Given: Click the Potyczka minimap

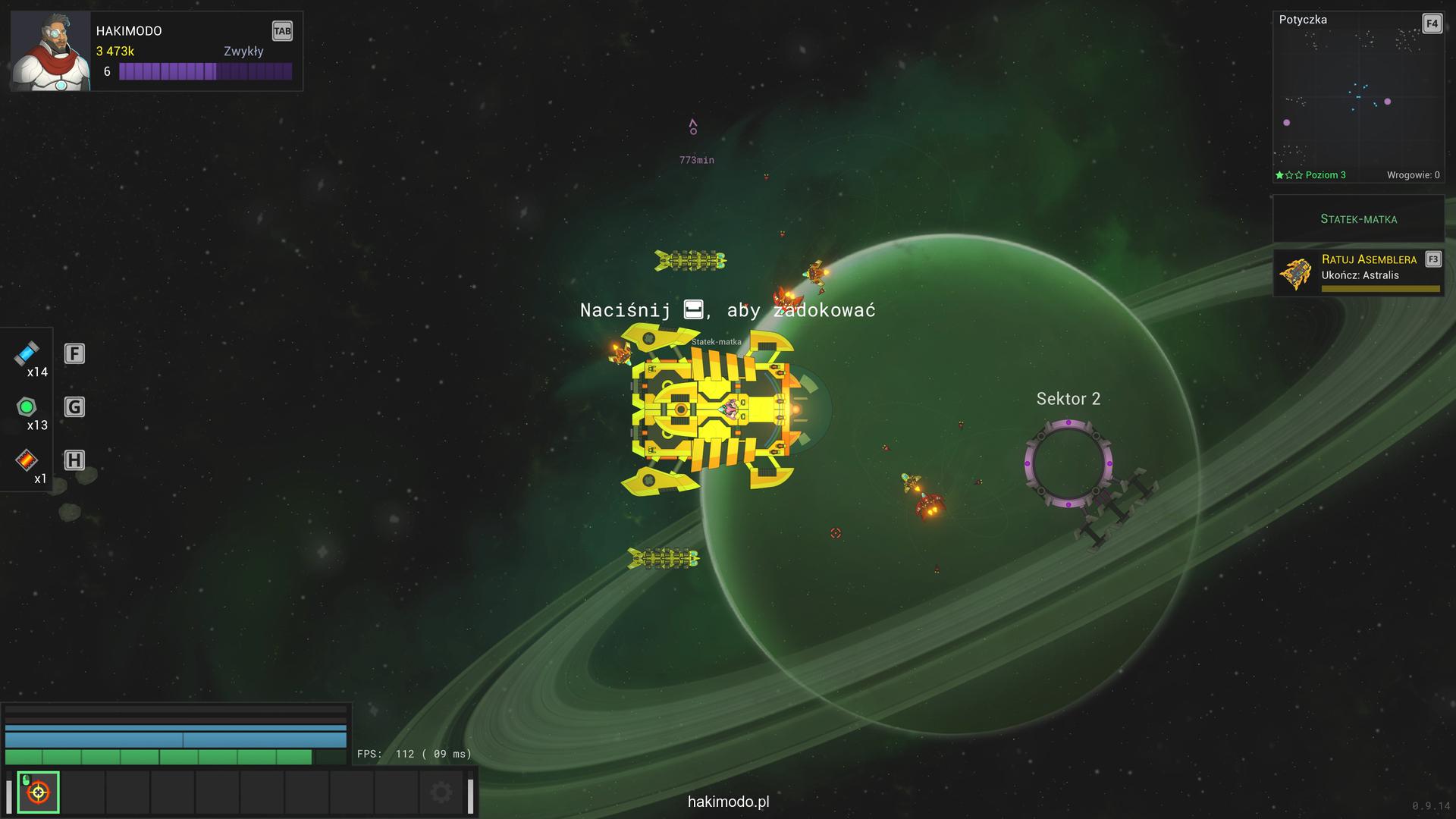Looking at the screenshot, I should (x=1357, y=99).
